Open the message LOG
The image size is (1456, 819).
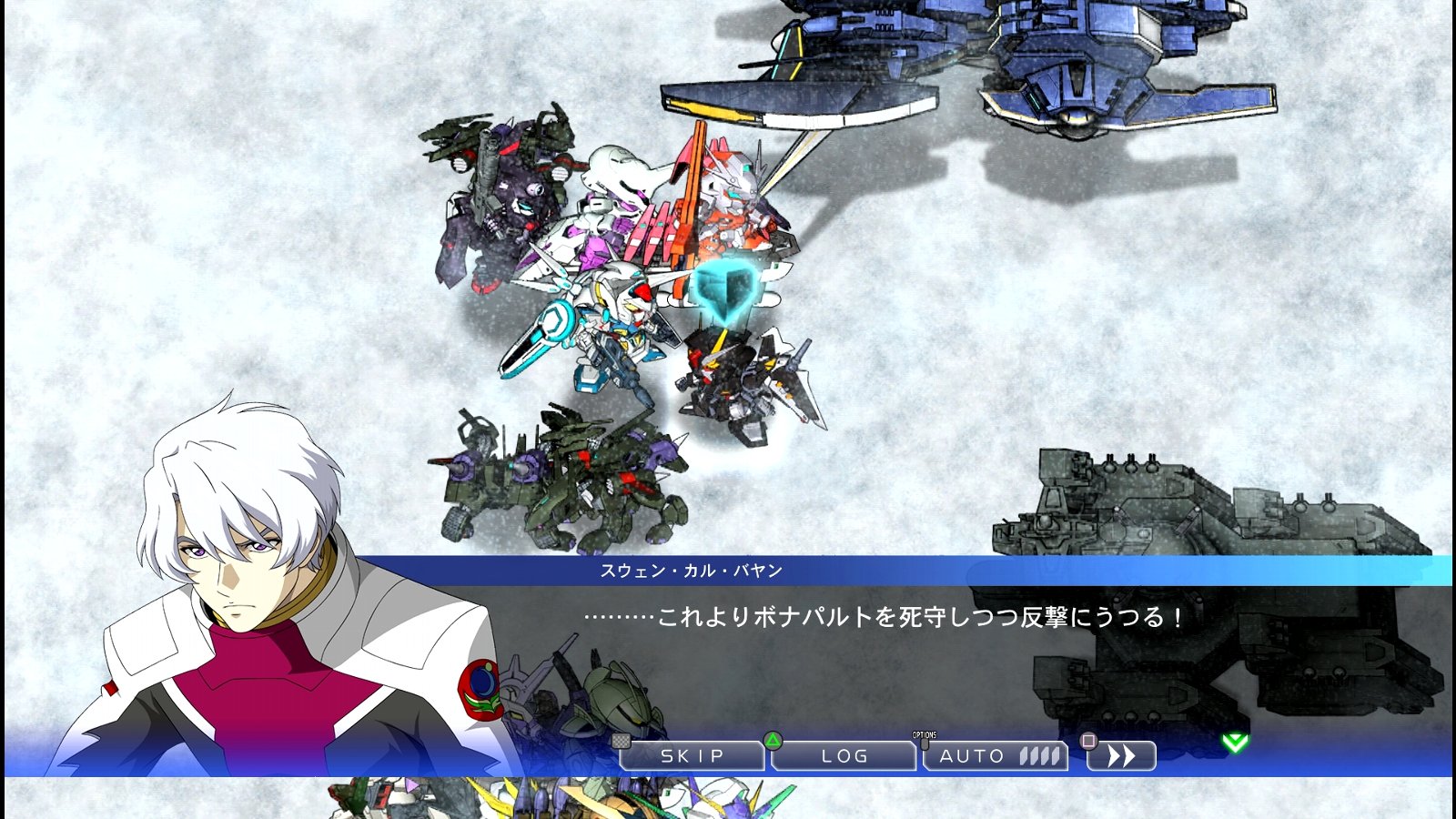click(x=842, y=755)
